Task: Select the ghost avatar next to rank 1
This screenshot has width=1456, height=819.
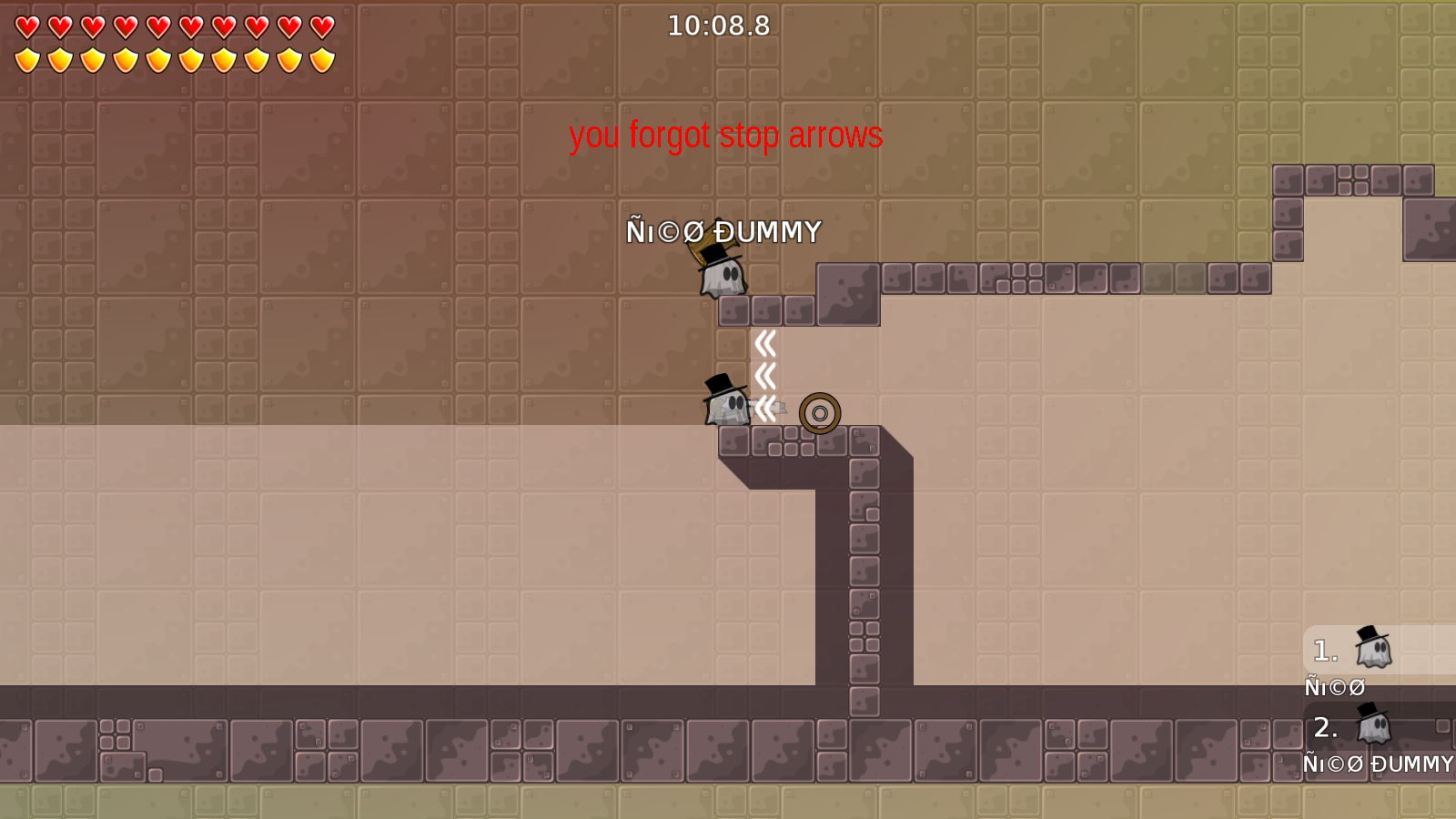Action: (1373, 649)
